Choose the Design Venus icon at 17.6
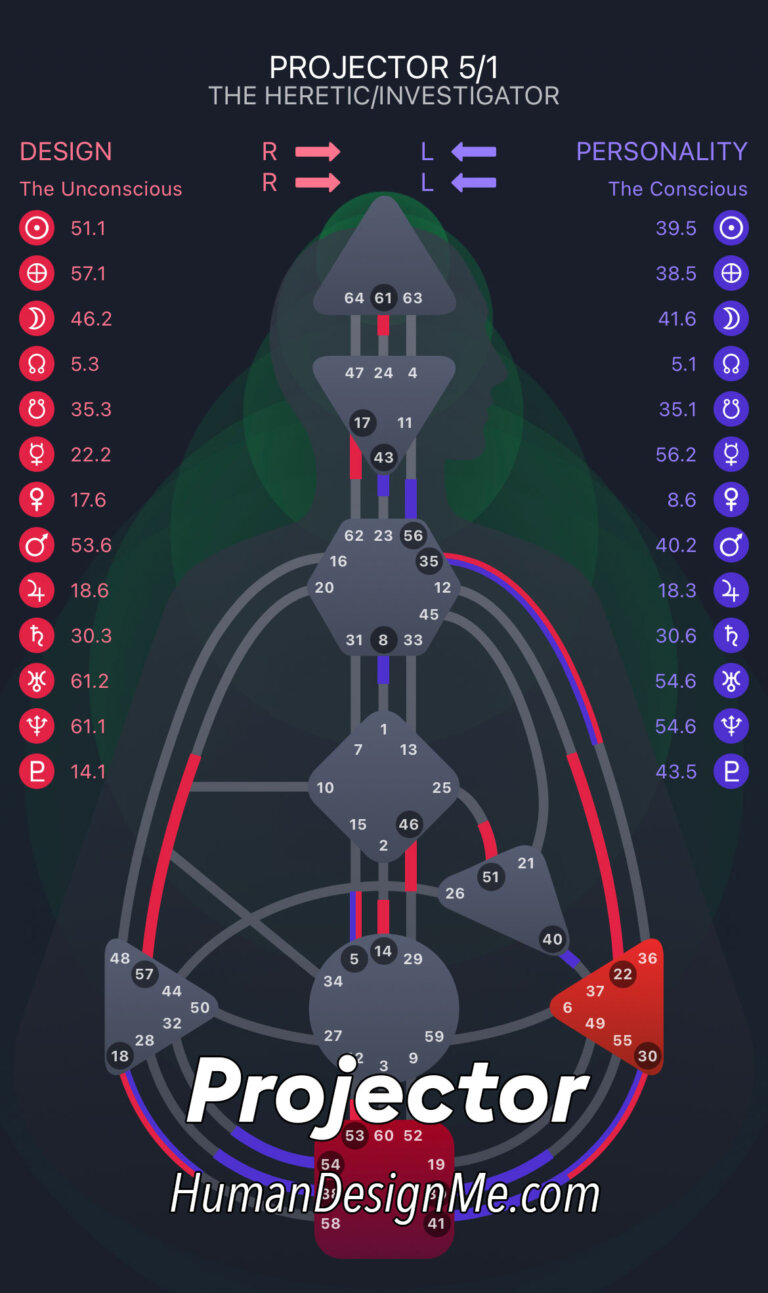 pos(36,500)
